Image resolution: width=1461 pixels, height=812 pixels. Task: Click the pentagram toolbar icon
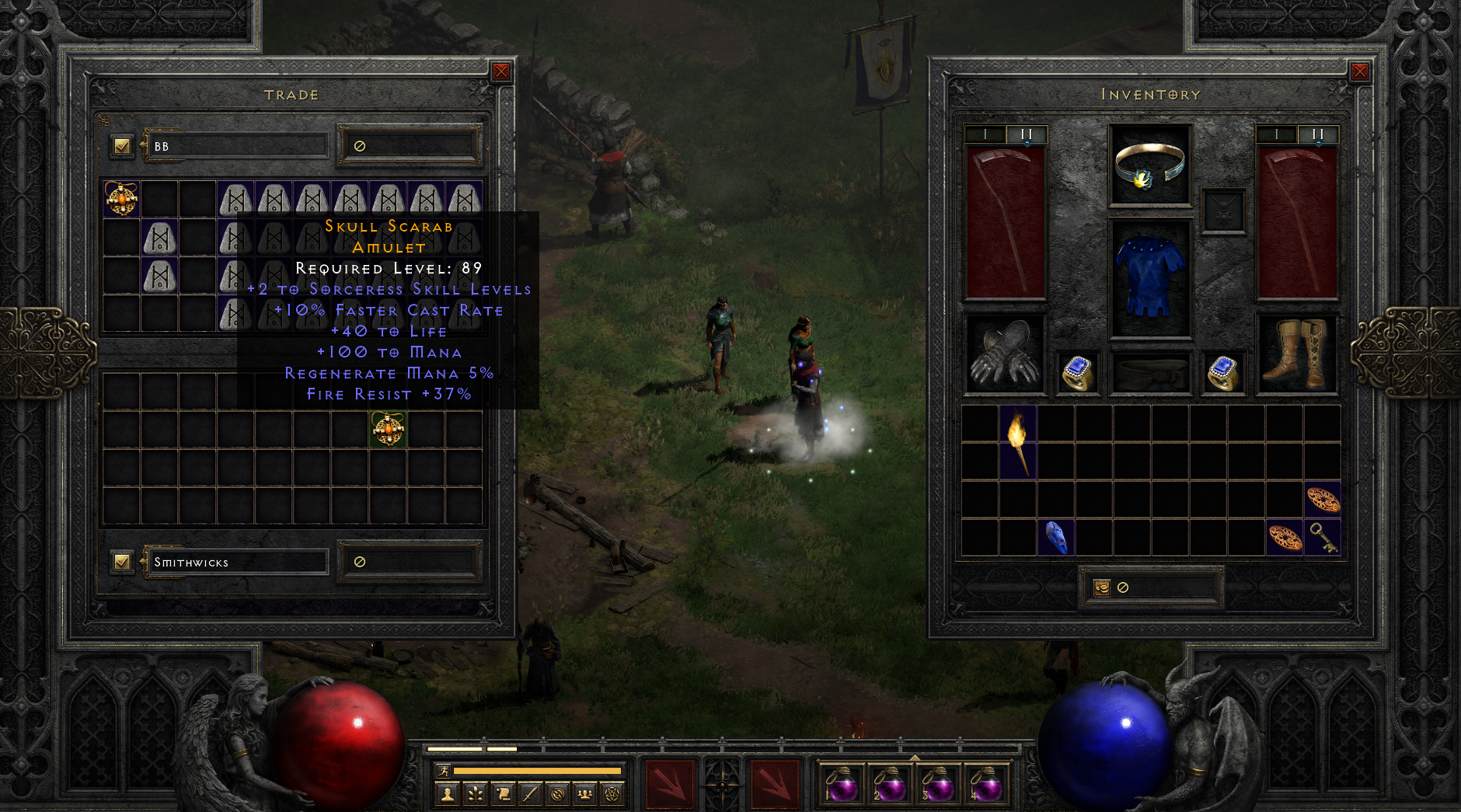pyautogui.click(x=612, y=794)
